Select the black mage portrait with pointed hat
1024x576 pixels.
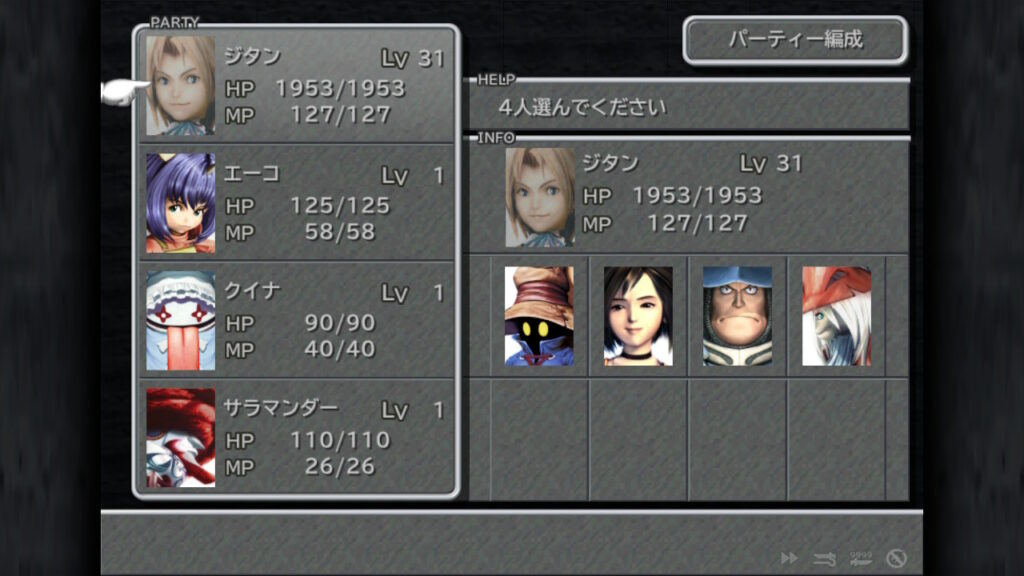coord(539,316)
